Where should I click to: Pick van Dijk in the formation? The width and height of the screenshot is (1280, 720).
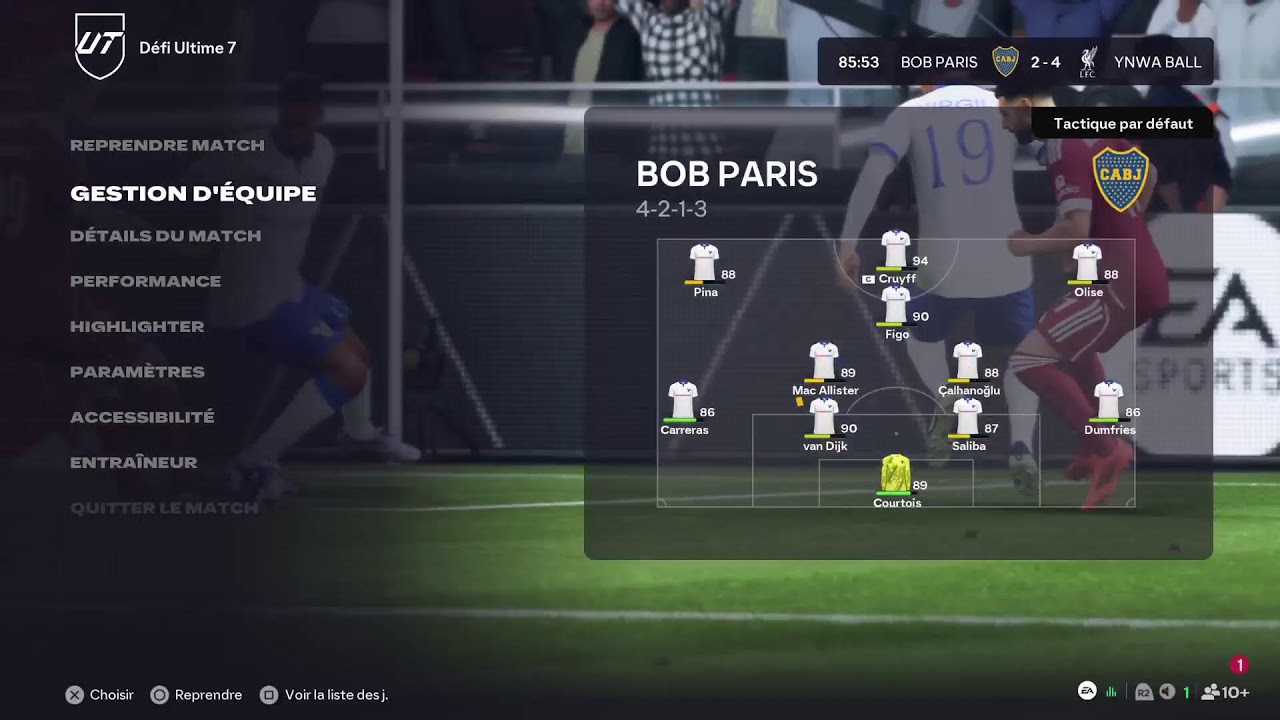pos(824,417)
